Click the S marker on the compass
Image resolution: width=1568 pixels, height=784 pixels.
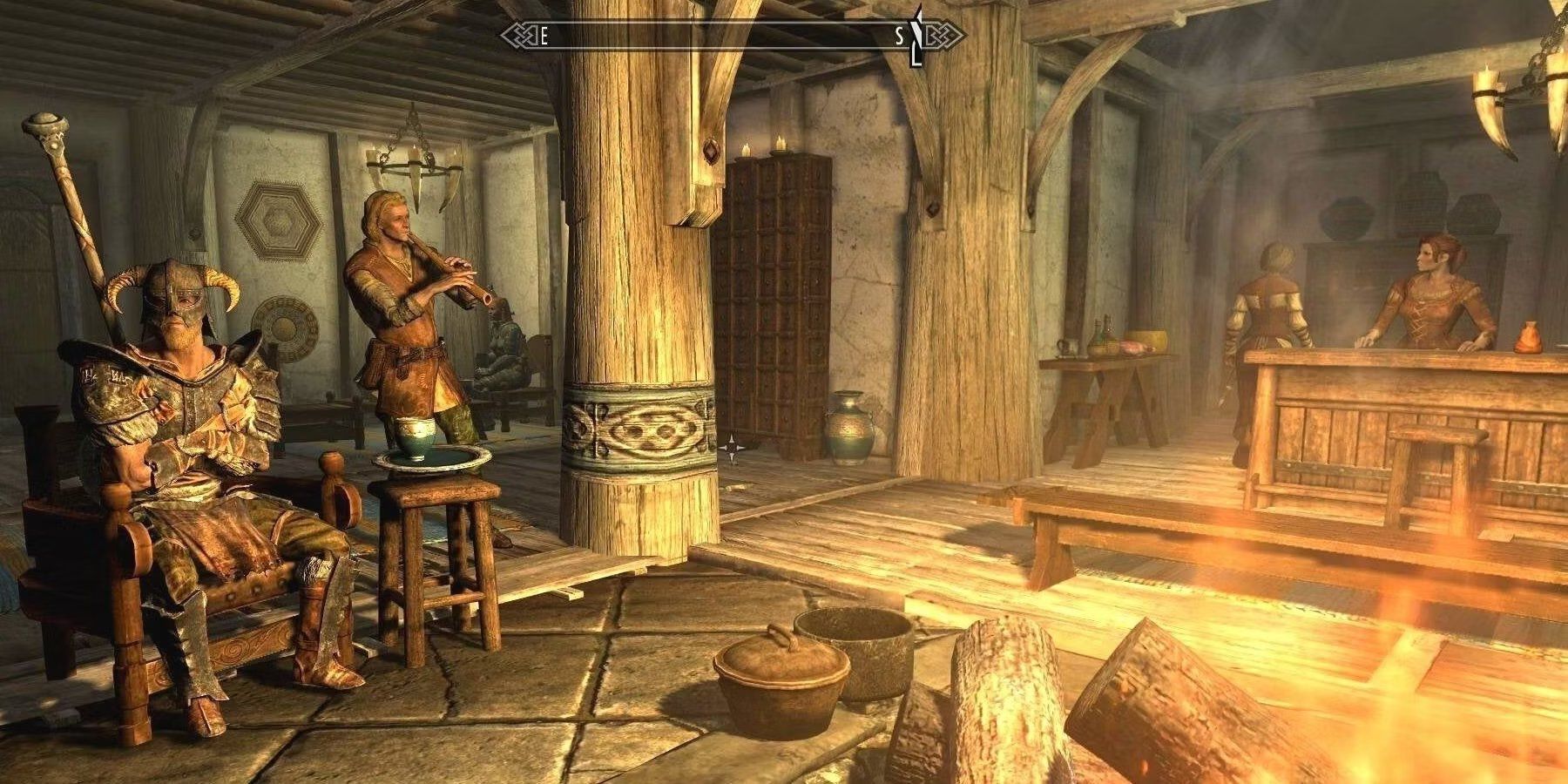click(x=899, y=37)
